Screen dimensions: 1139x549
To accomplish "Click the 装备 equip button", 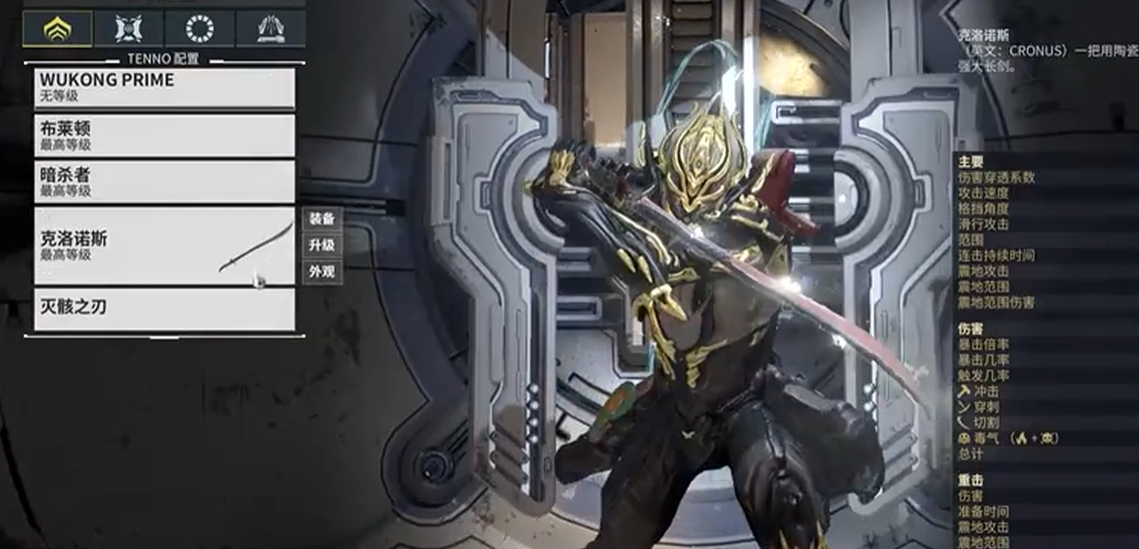I will (321, 219).
